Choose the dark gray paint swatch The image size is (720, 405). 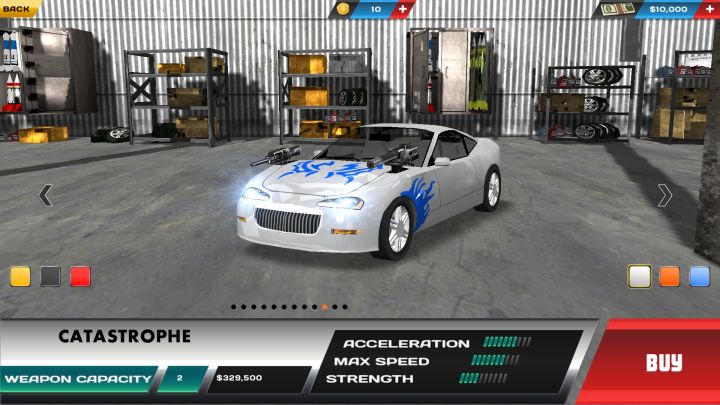tap(51, 277)
